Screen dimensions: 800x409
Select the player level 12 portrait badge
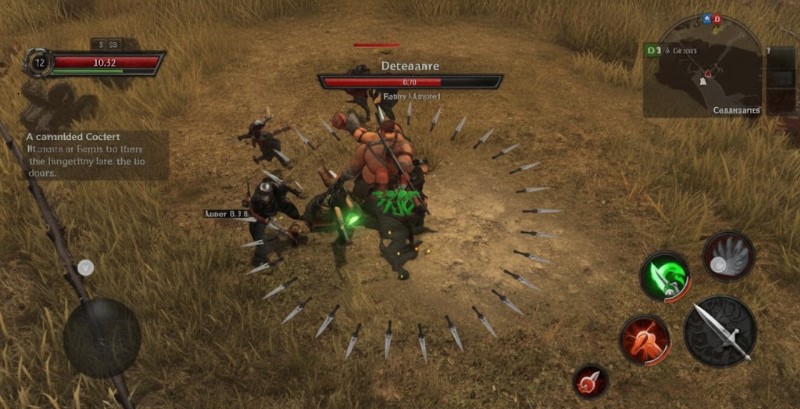pos(39,62)
